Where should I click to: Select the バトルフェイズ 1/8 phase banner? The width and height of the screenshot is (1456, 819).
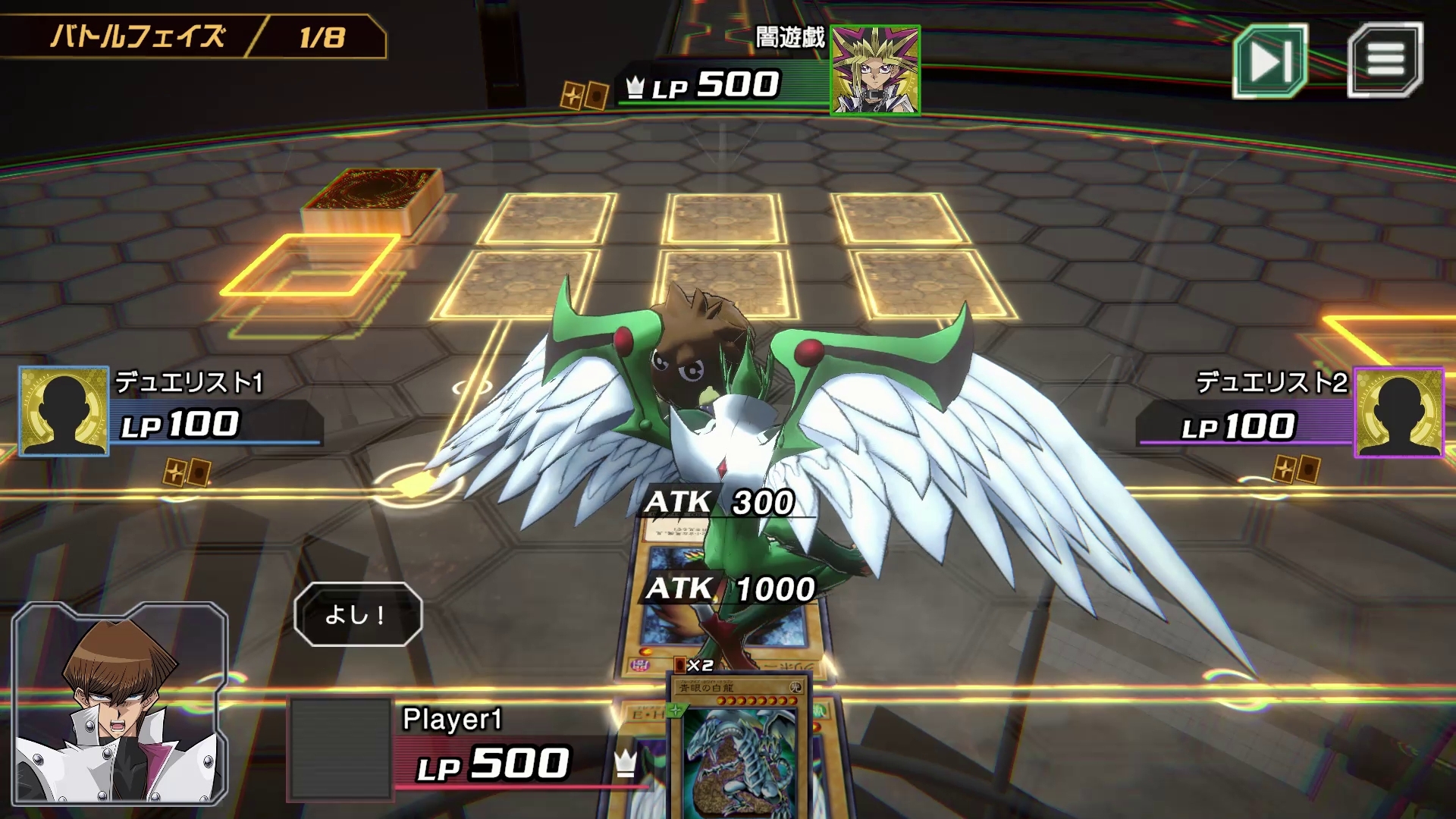[193, 34]
